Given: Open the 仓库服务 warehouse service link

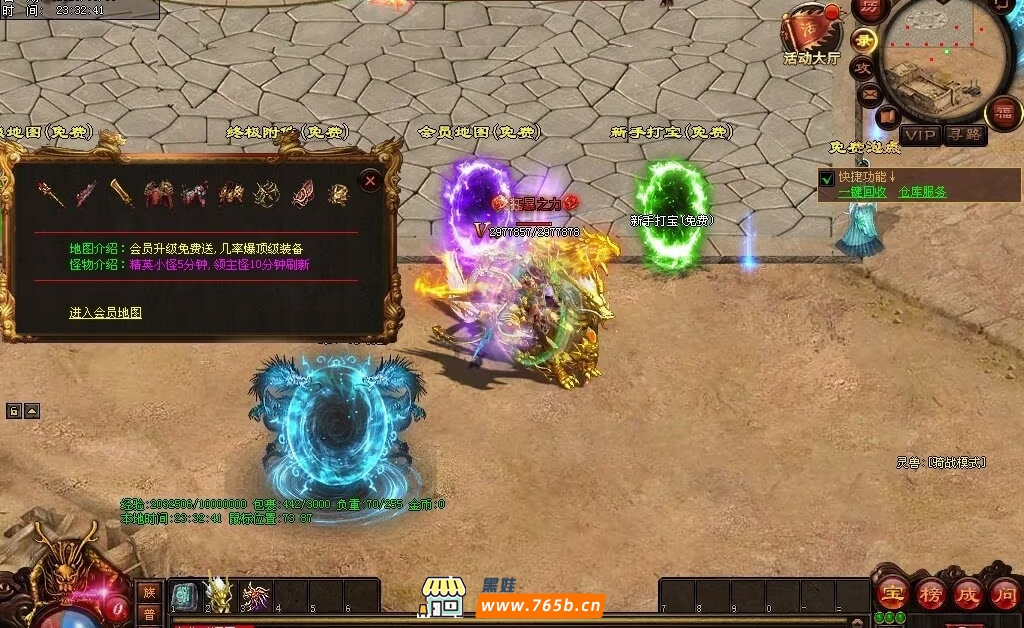Looking at the screenshot, I should [x=922, y=192].
